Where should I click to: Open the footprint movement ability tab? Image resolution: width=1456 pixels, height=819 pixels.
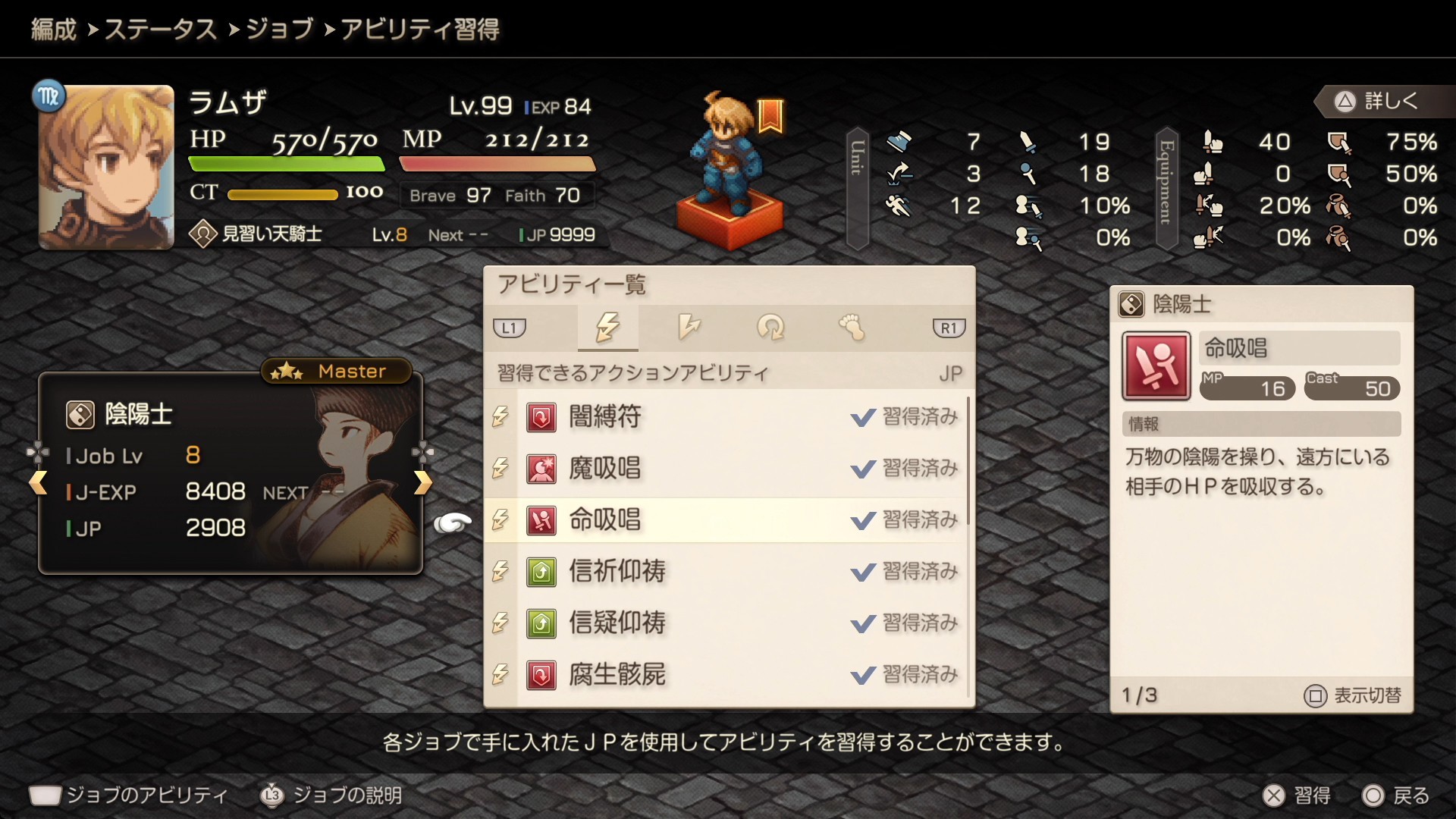coord(852,328)
